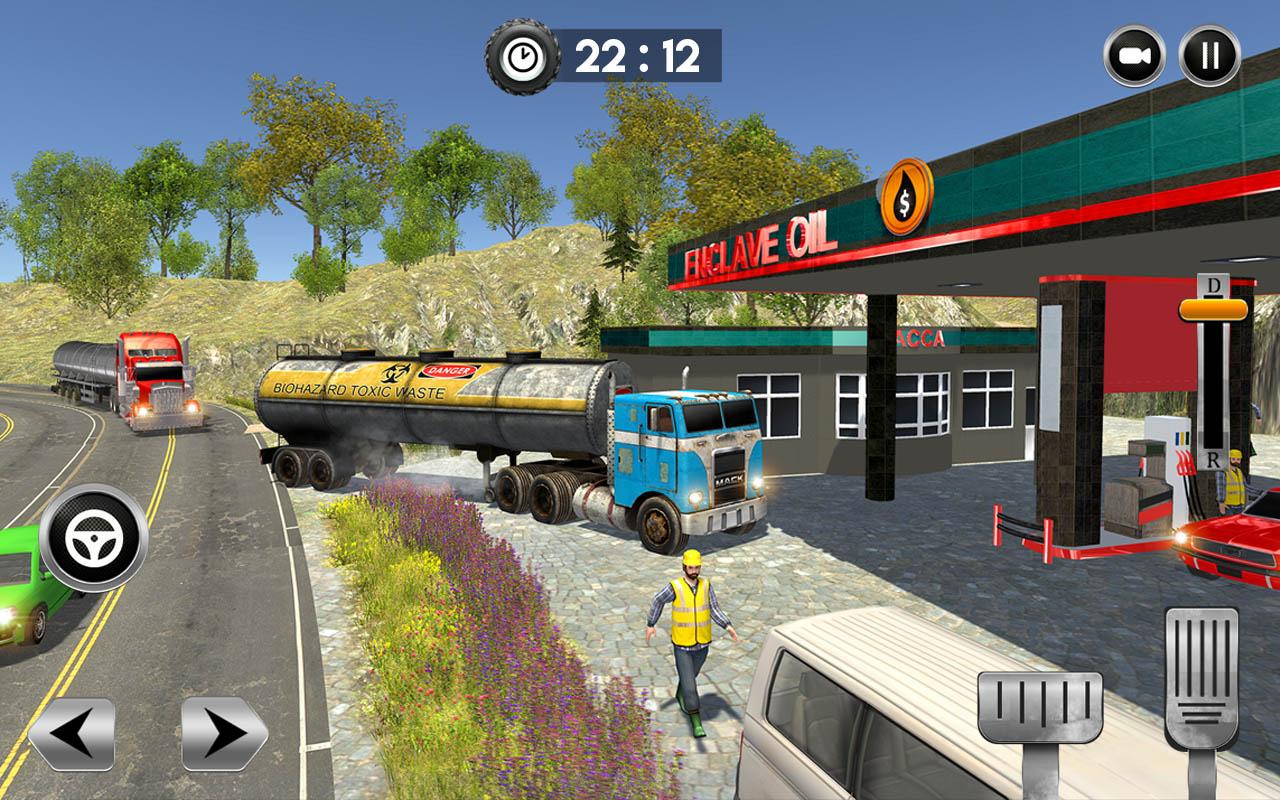This screenshot has height=800, width=1280.
Task: Steer left with the left arrow button
Action: click(71, 733)
